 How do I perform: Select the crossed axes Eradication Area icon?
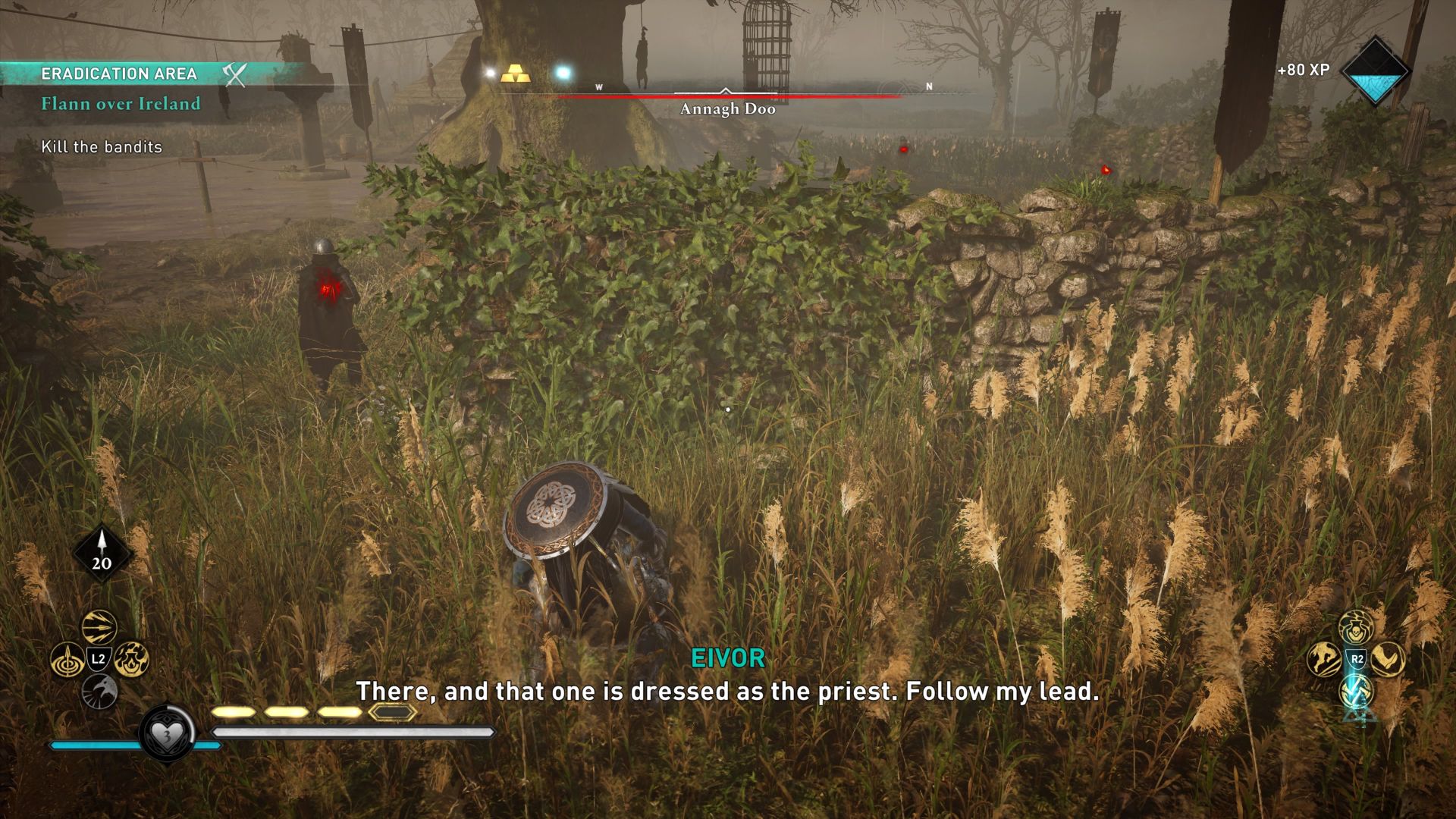(235, 75)
